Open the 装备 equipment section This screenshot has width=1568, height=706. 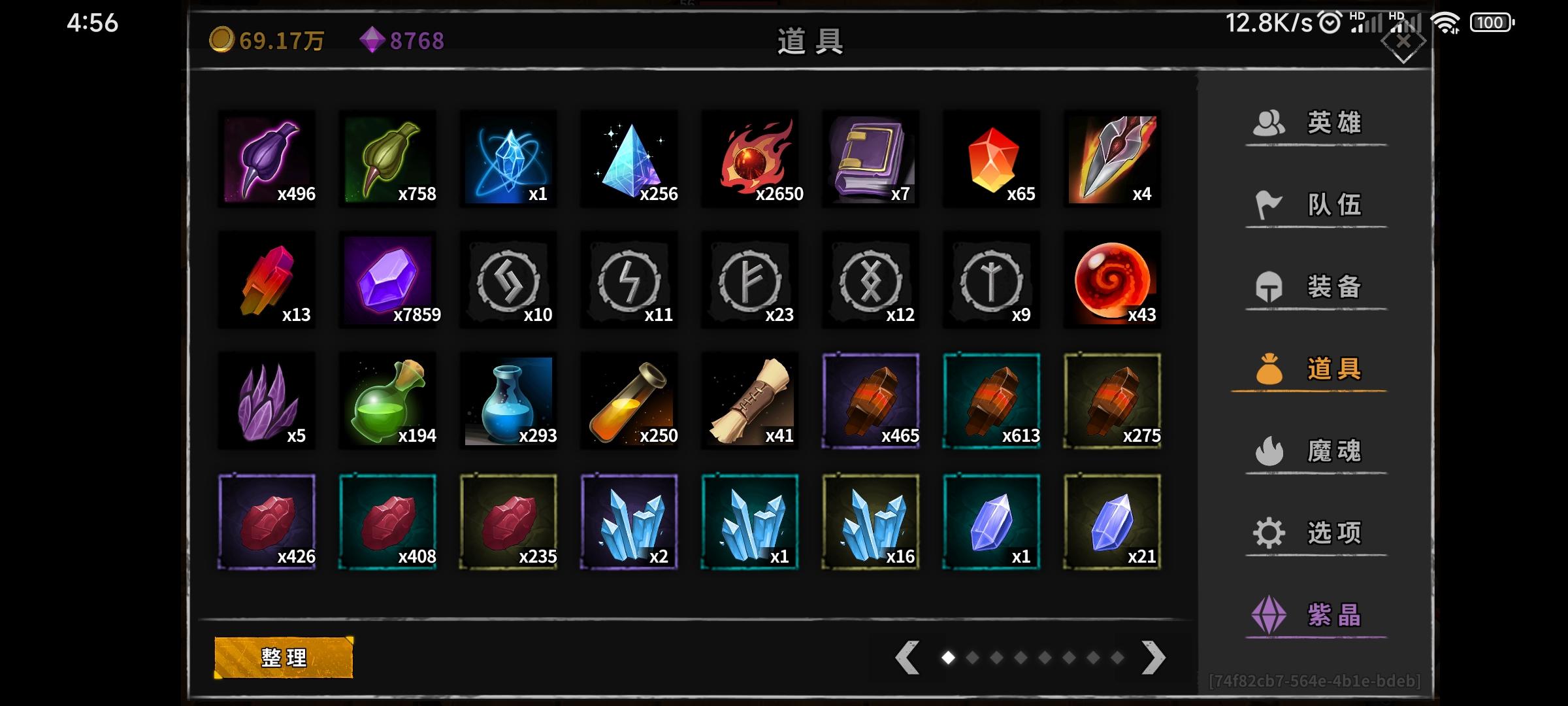coord(1314,286)
